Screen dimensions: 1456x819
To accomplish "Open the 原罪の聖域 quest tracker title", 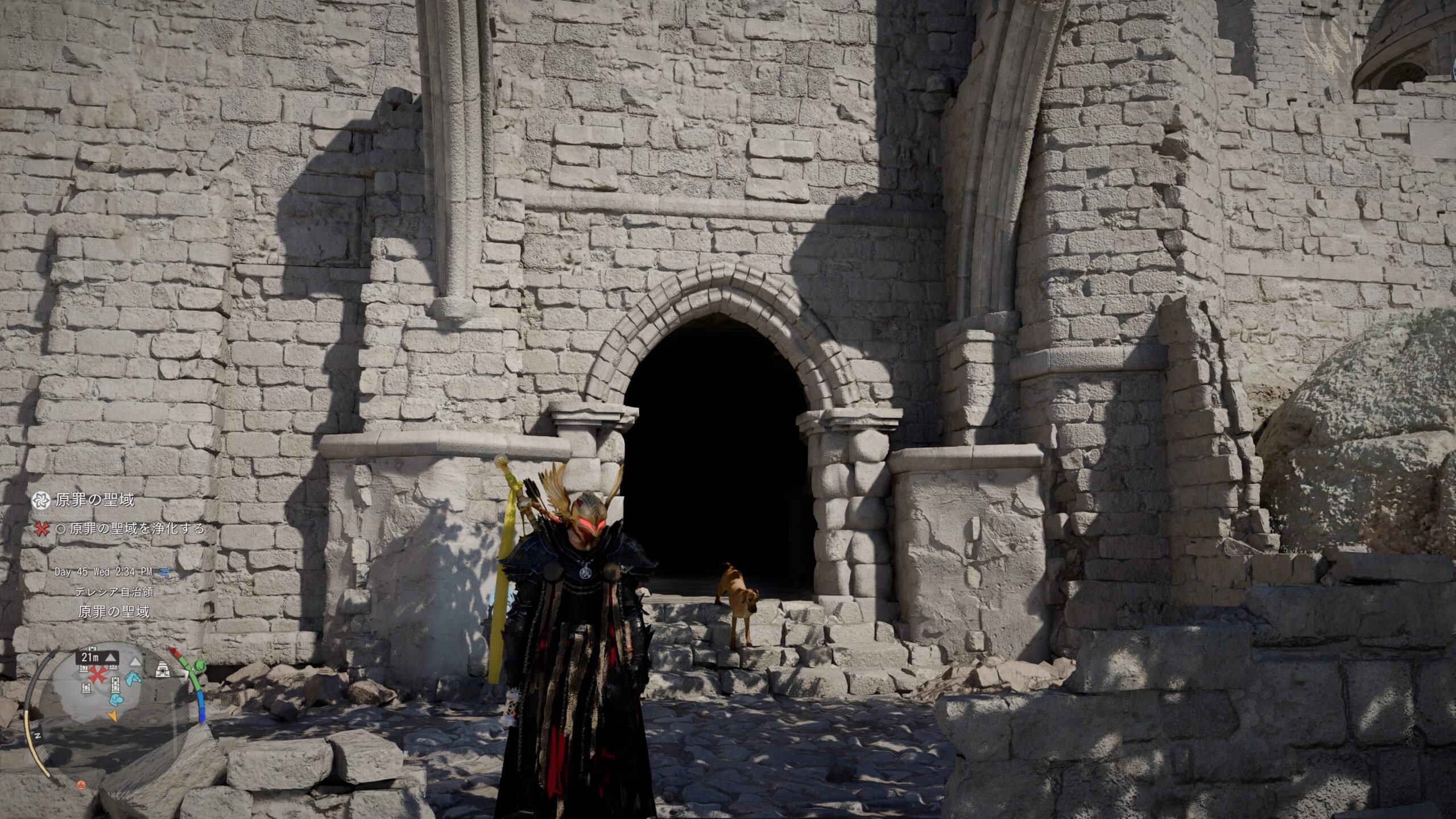I will [x=94, y=500].
